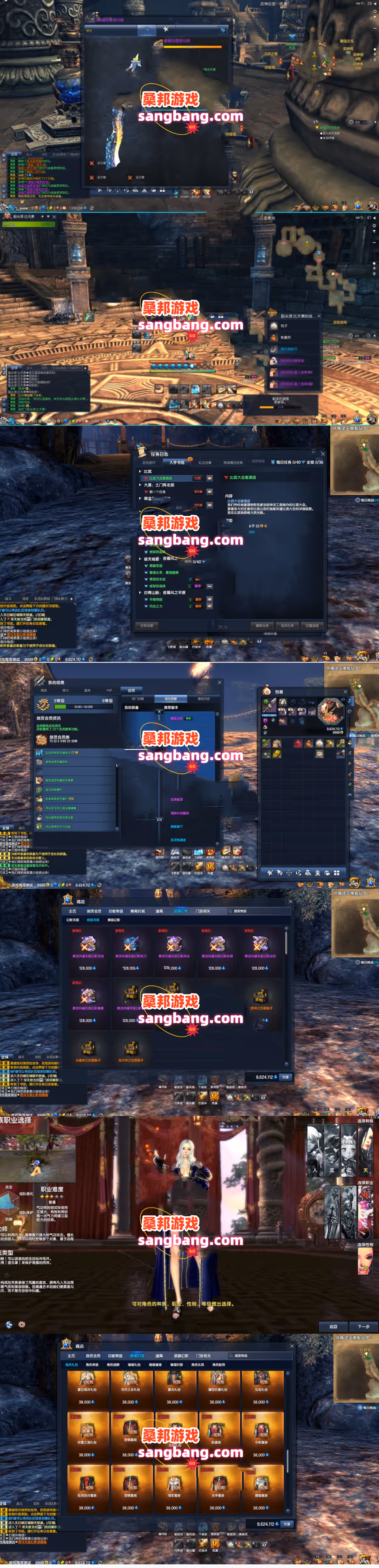Click the 下一步 button on character creation

[363, 1326]
